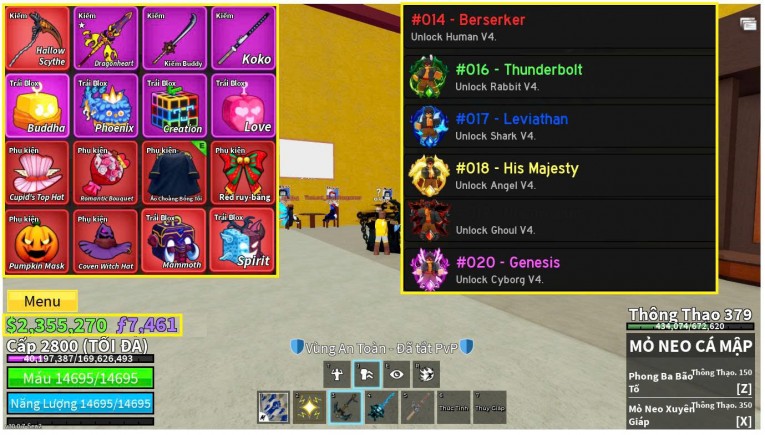Select the Romantic Bouquet accessory
Image resolution: width=765 pixels, height=435 pixels.
click(x=106, y=172)
